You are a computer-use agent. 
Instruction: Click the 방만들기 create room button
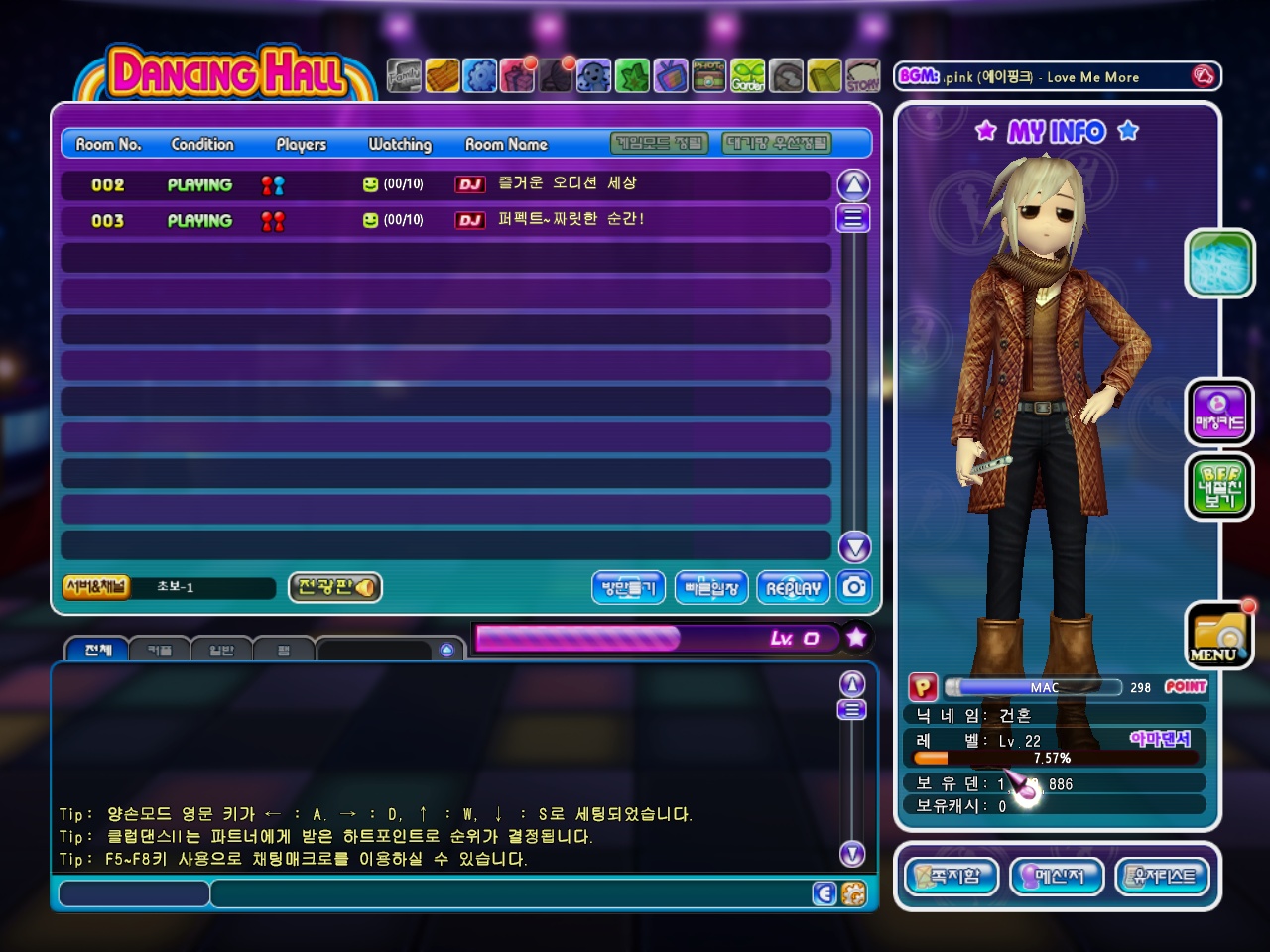coord(629,588)
